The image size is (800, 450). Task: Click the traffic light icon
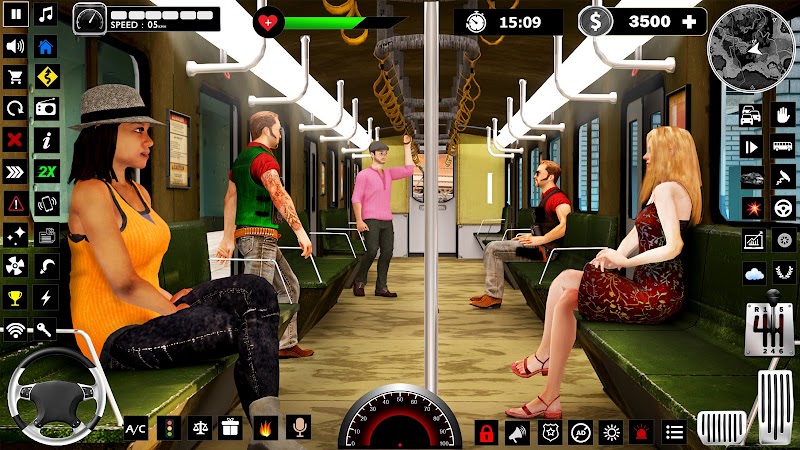[x=167, y=429]
